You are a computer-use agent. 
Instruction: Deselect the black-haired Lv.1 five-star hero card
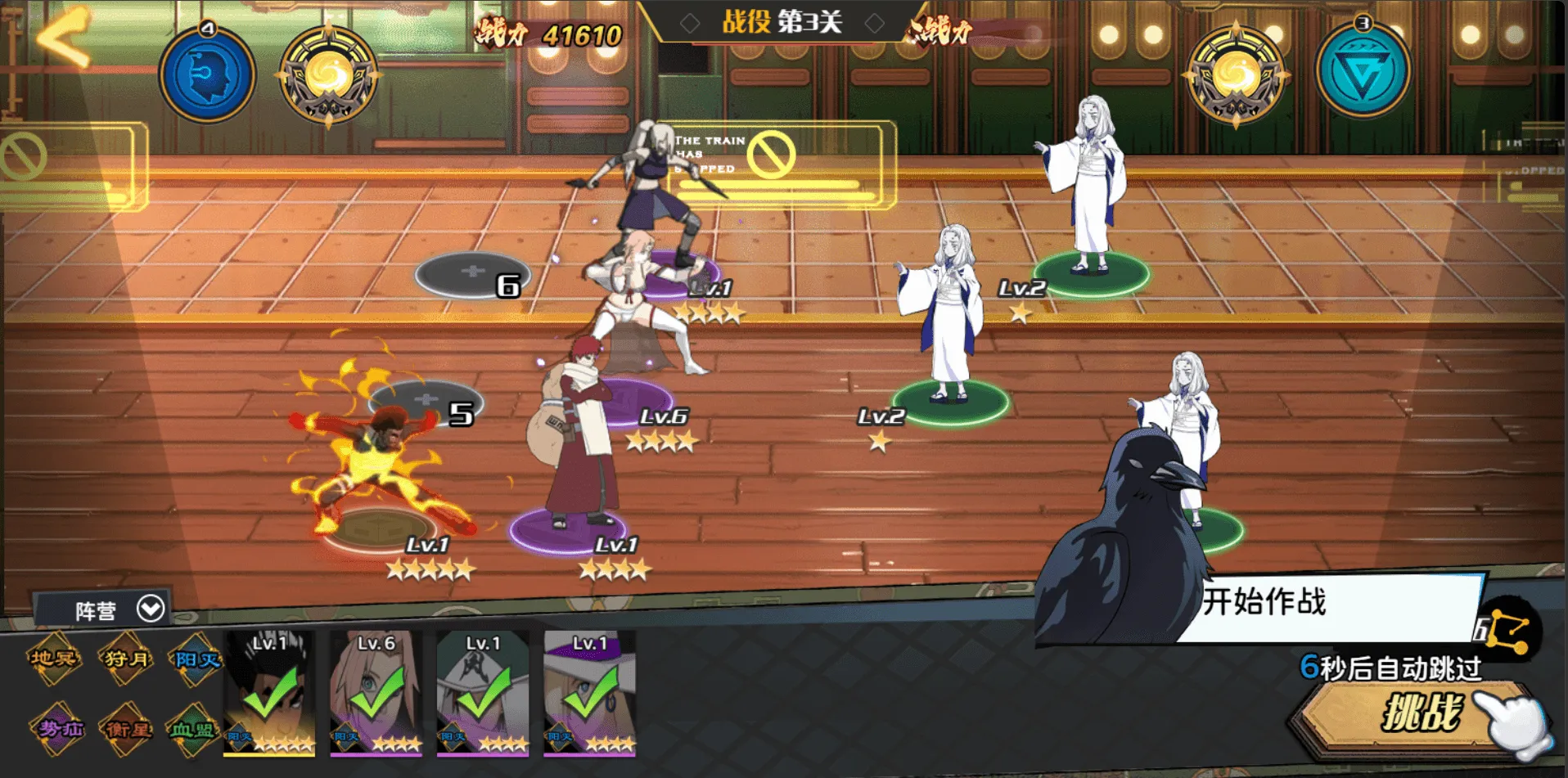coord(269,693)
